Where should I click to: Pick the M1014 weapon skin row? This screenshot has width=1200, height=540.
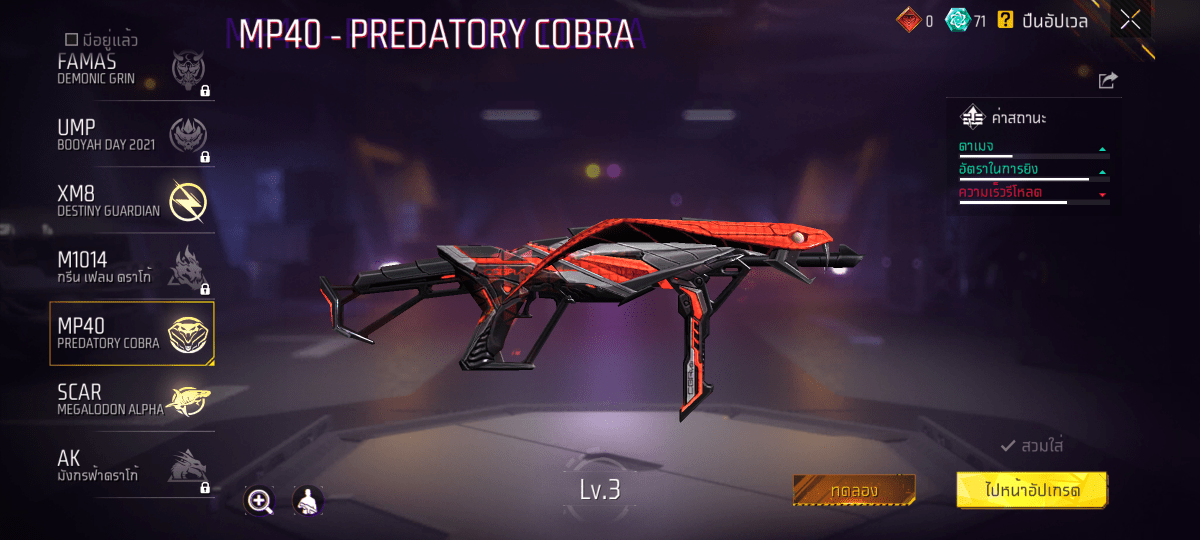coord(132,267)
